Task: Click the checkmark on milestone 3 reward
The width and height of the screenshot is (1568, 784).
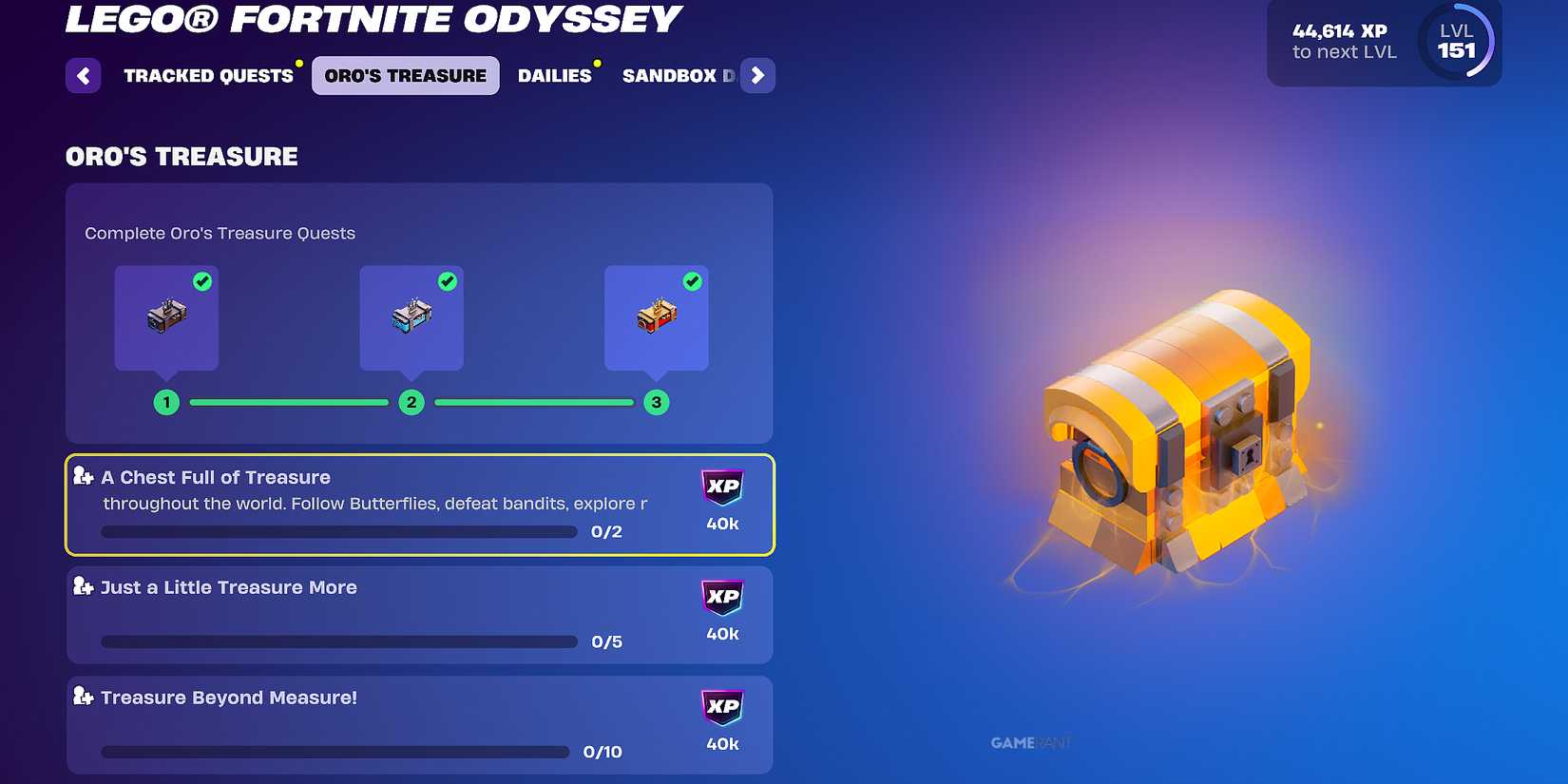Action: (x=691, y=281)
